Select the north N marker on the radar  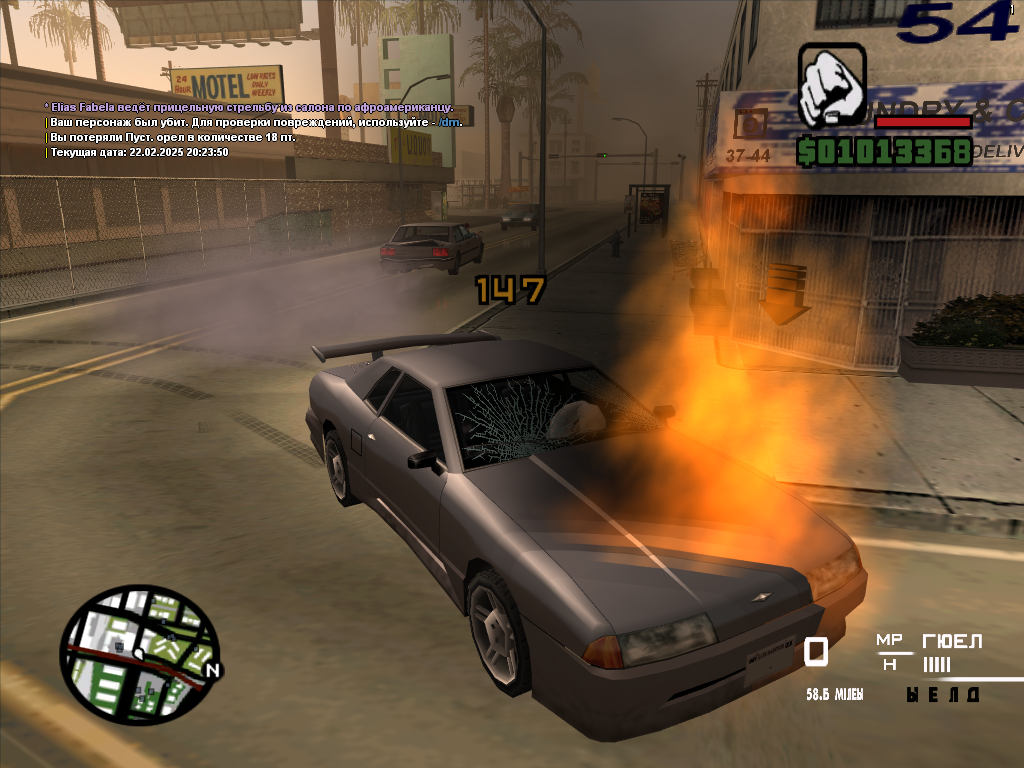coord(210,670)
